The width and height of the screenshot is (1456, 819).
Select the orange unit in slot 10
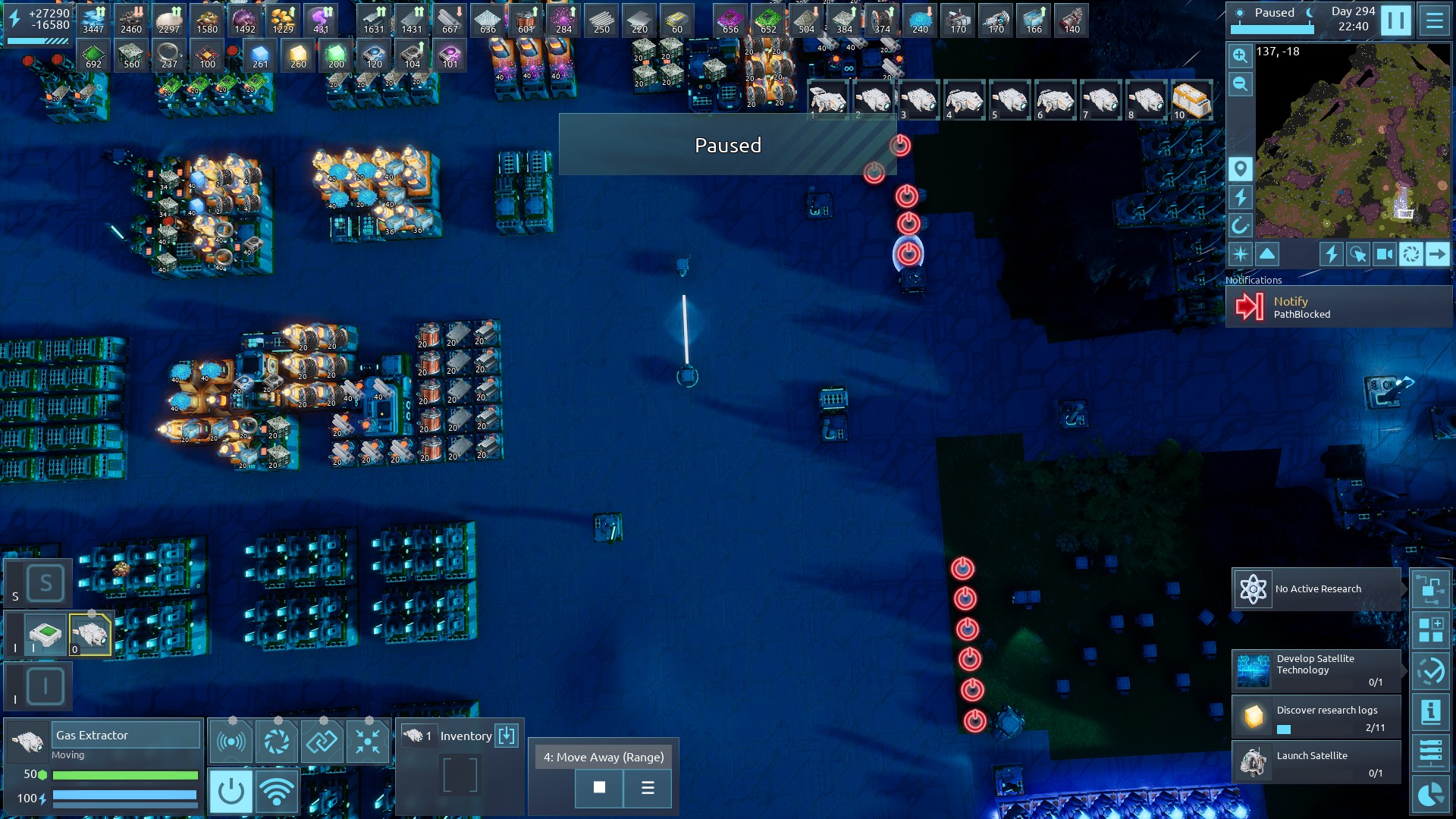[x=1191, y=100]
